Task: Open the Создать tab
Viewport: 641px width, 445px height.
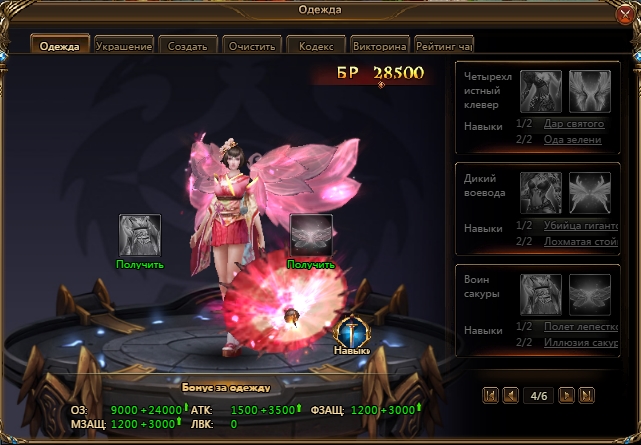Action: (x=188, y=46)
